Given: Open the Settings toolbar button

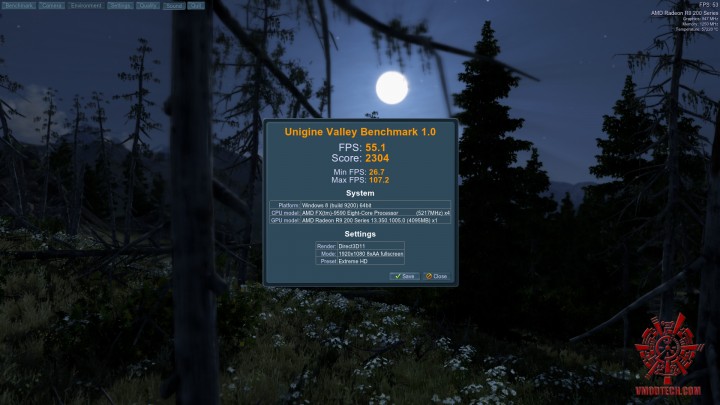Looking at the screenshot, I should coord(120,5).
